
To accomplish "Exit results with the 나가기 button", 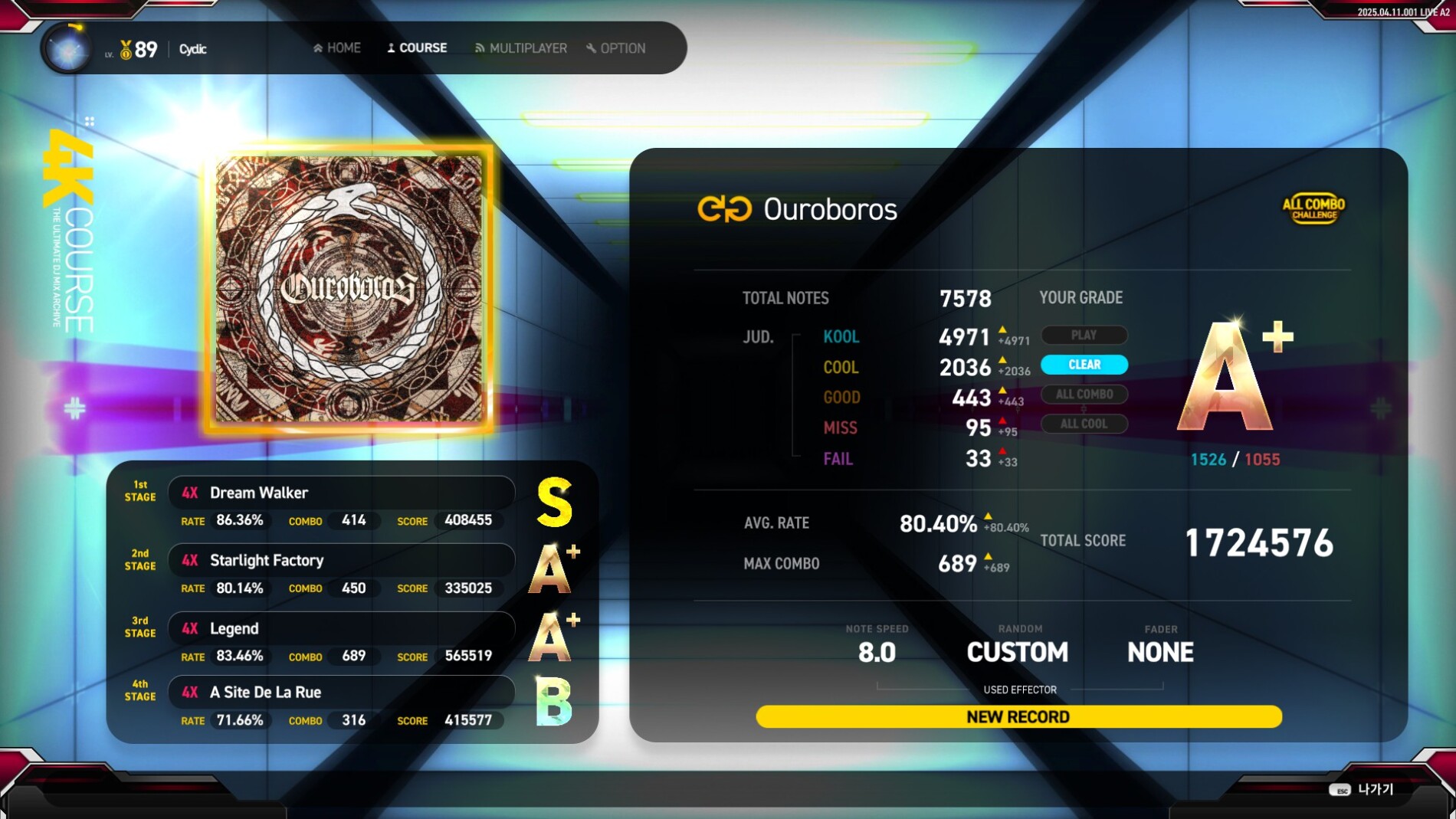I will (x=1363, y=790).
